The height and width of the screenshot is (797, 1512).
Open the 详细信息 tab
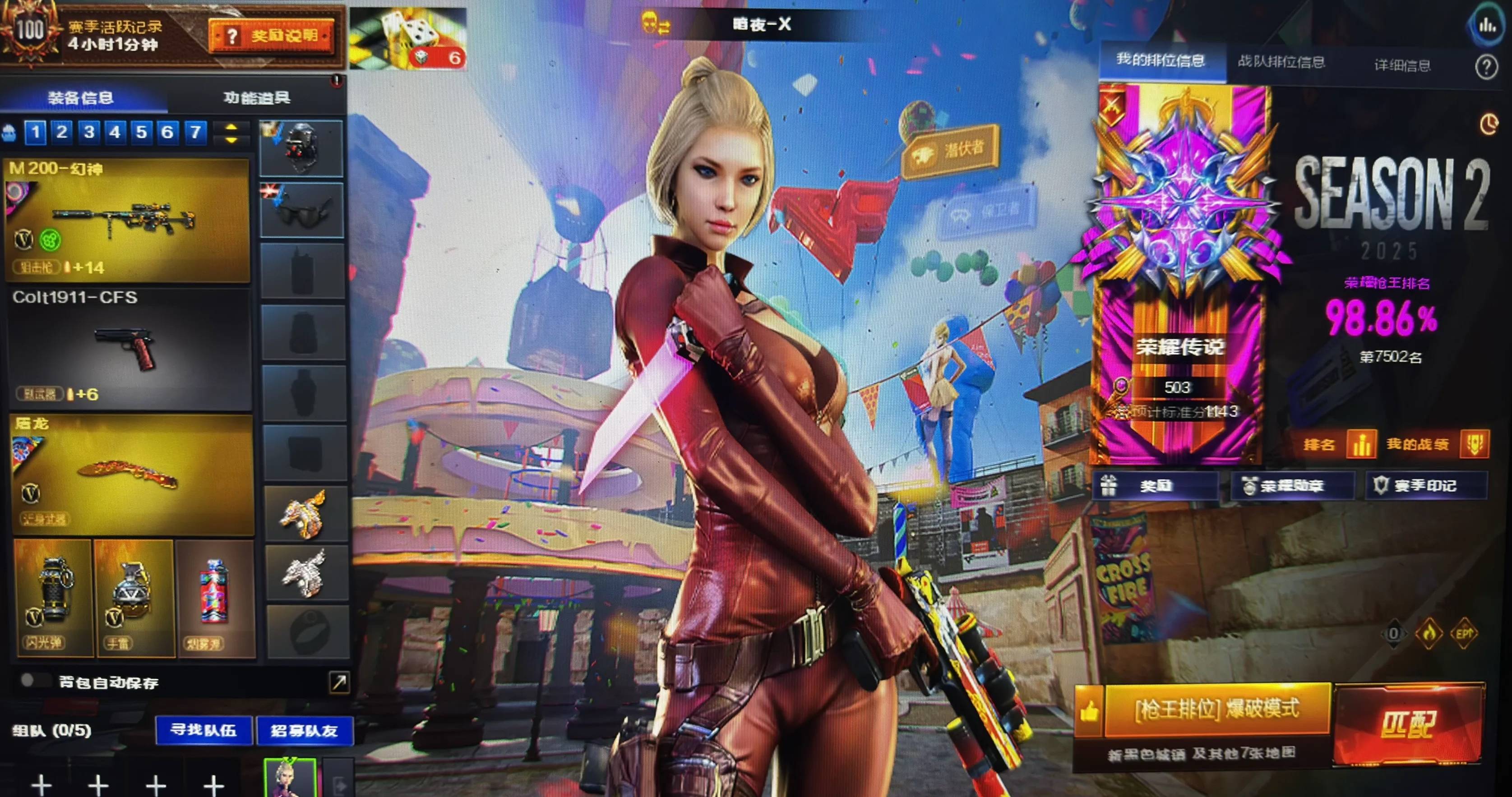click(x=1401, y=65)
